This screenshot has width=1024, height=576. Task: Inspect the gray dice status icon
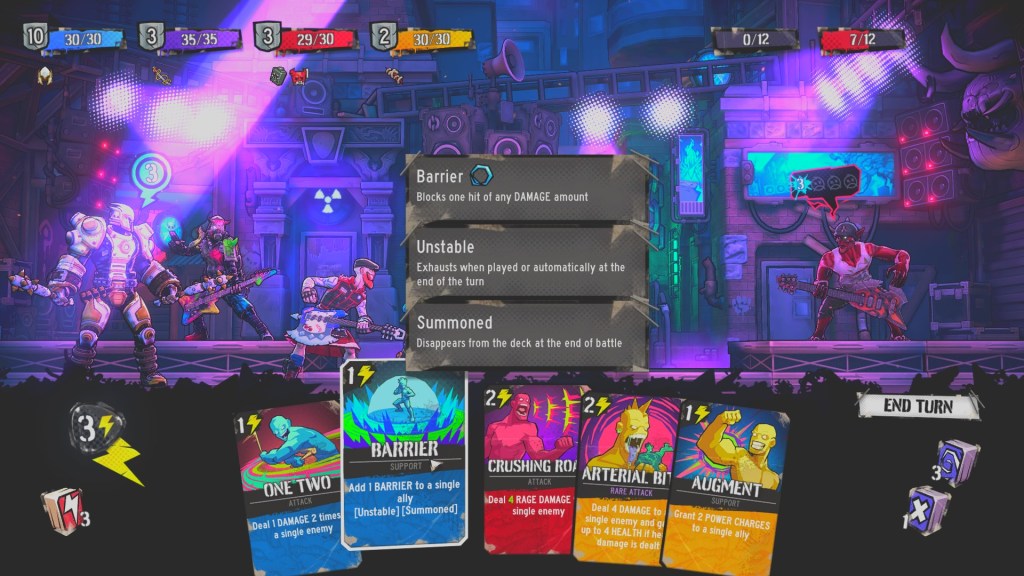pyautogui.click(x=278, y=75)
